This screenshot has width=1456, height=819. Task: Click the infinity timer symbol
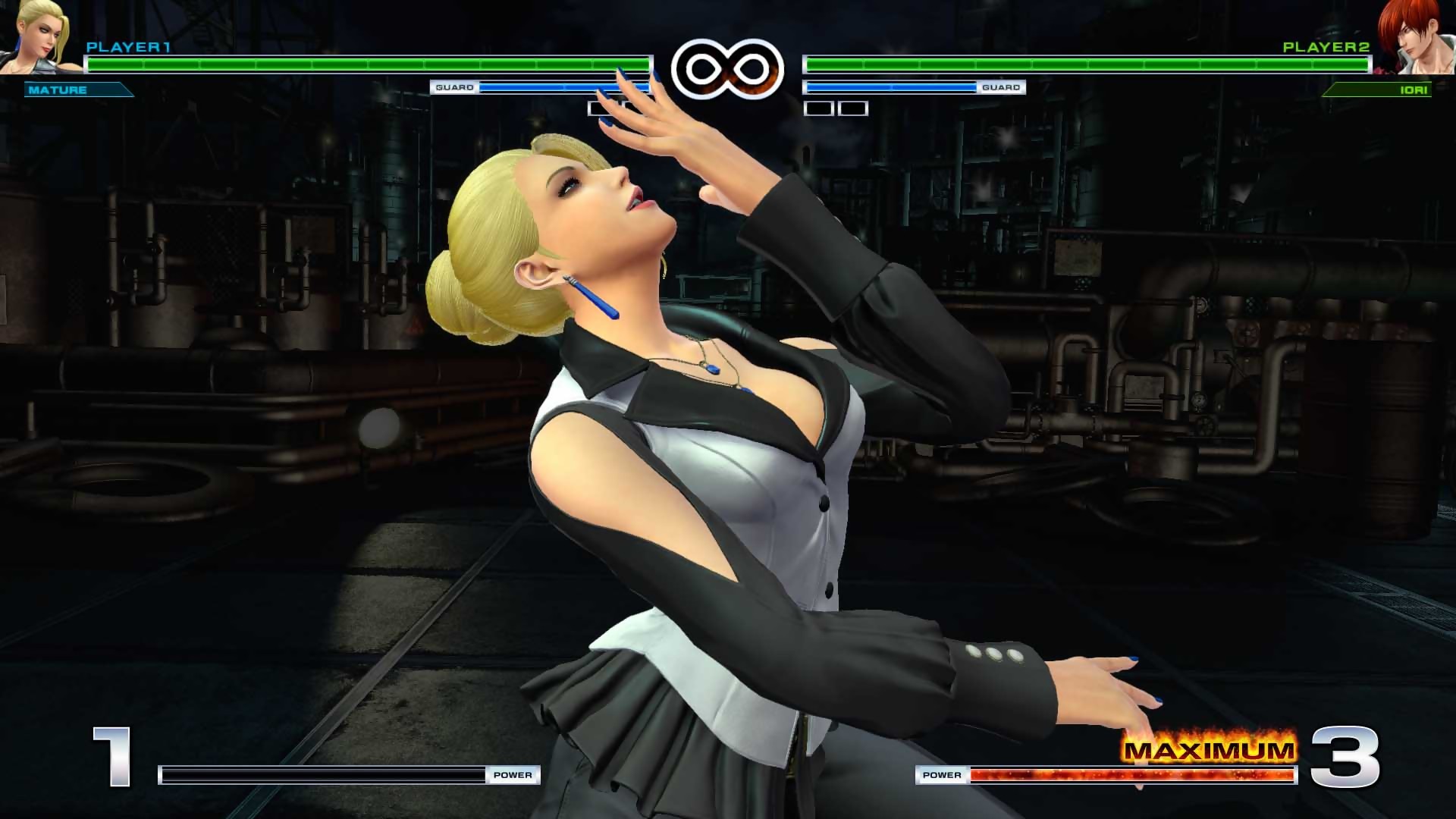pos(730,67)
